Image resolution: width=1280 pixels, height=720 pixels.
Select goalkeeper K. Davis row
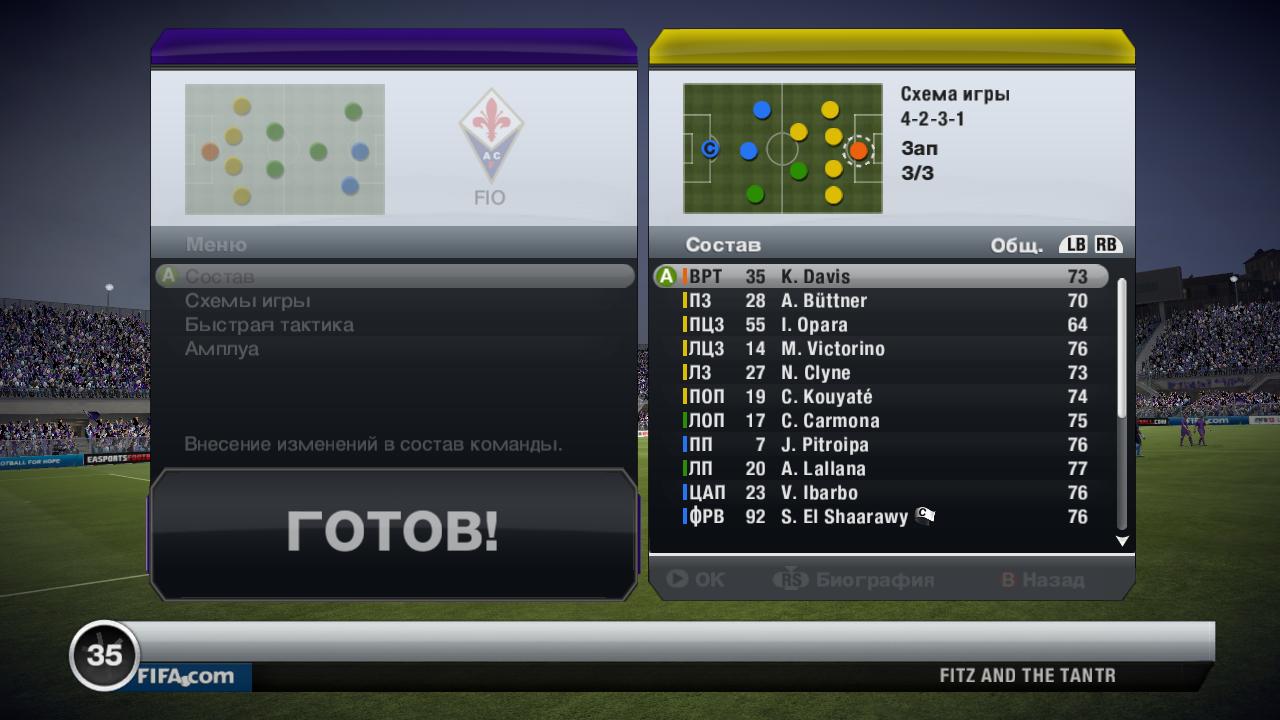[880, 276]
